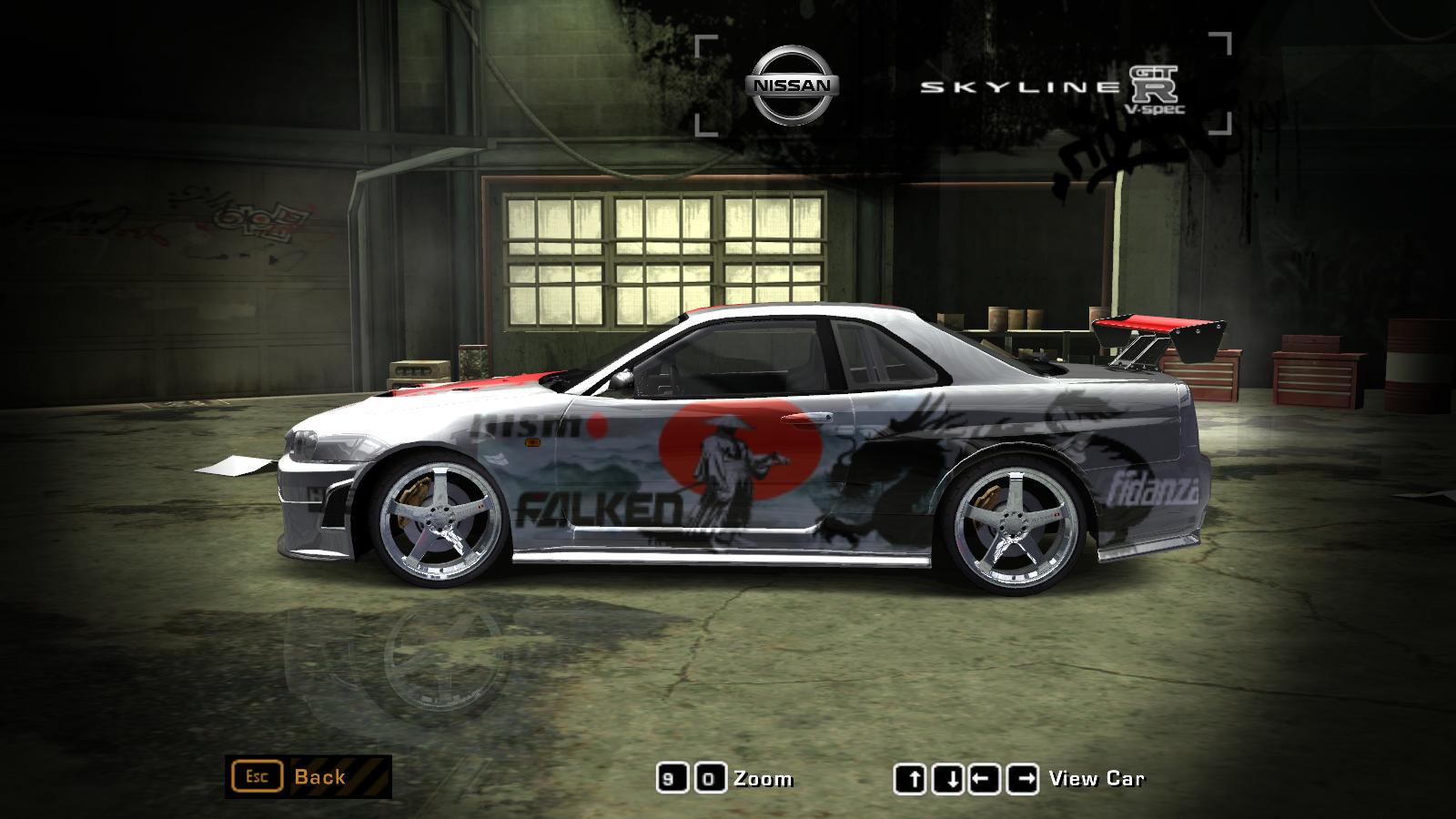Click the Esc key icon
The width and height of the screenshot is (1456, 819).
(x=258, y=777)
